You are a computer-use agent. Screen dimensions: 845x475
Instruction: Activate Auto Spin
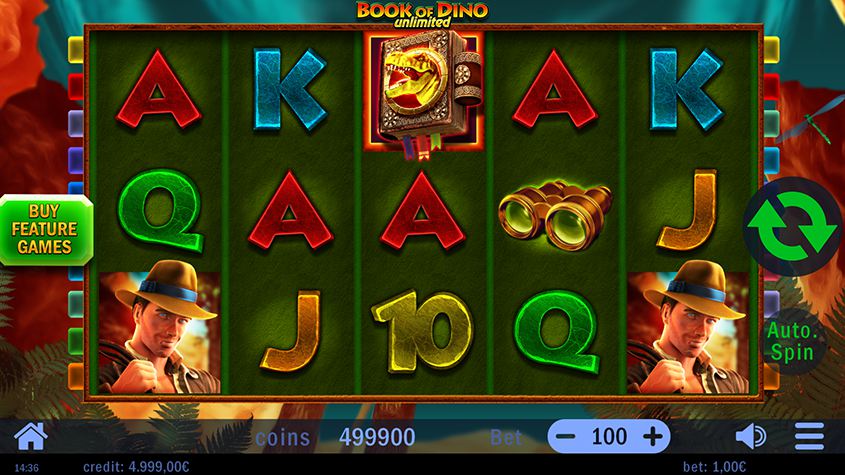click(x=792, y=340)
